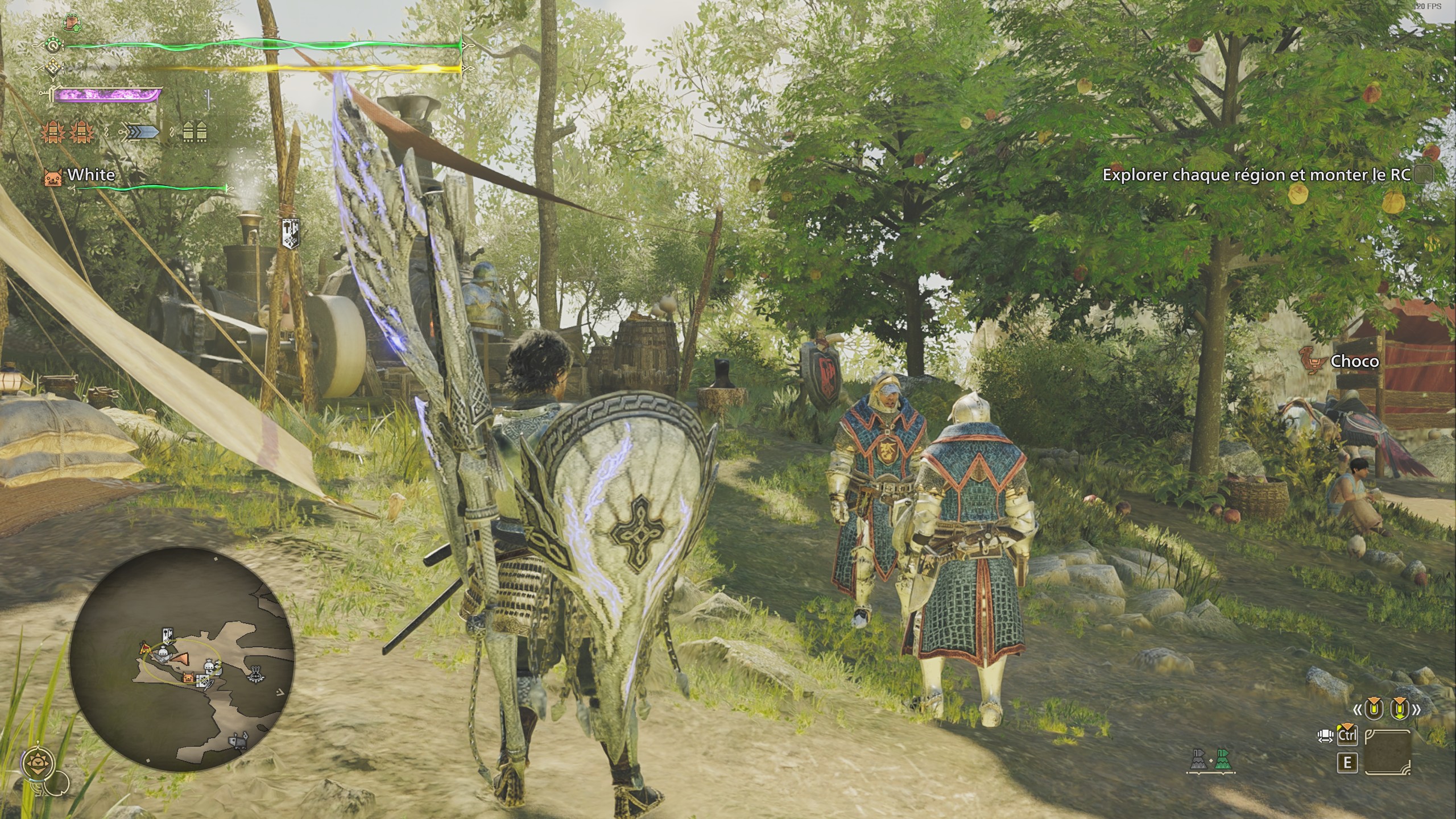Expand the orange marker above the Ctrl slot
Image resolution: width=1456 pixels, height=819 pixels.
tap(1349, 726)
